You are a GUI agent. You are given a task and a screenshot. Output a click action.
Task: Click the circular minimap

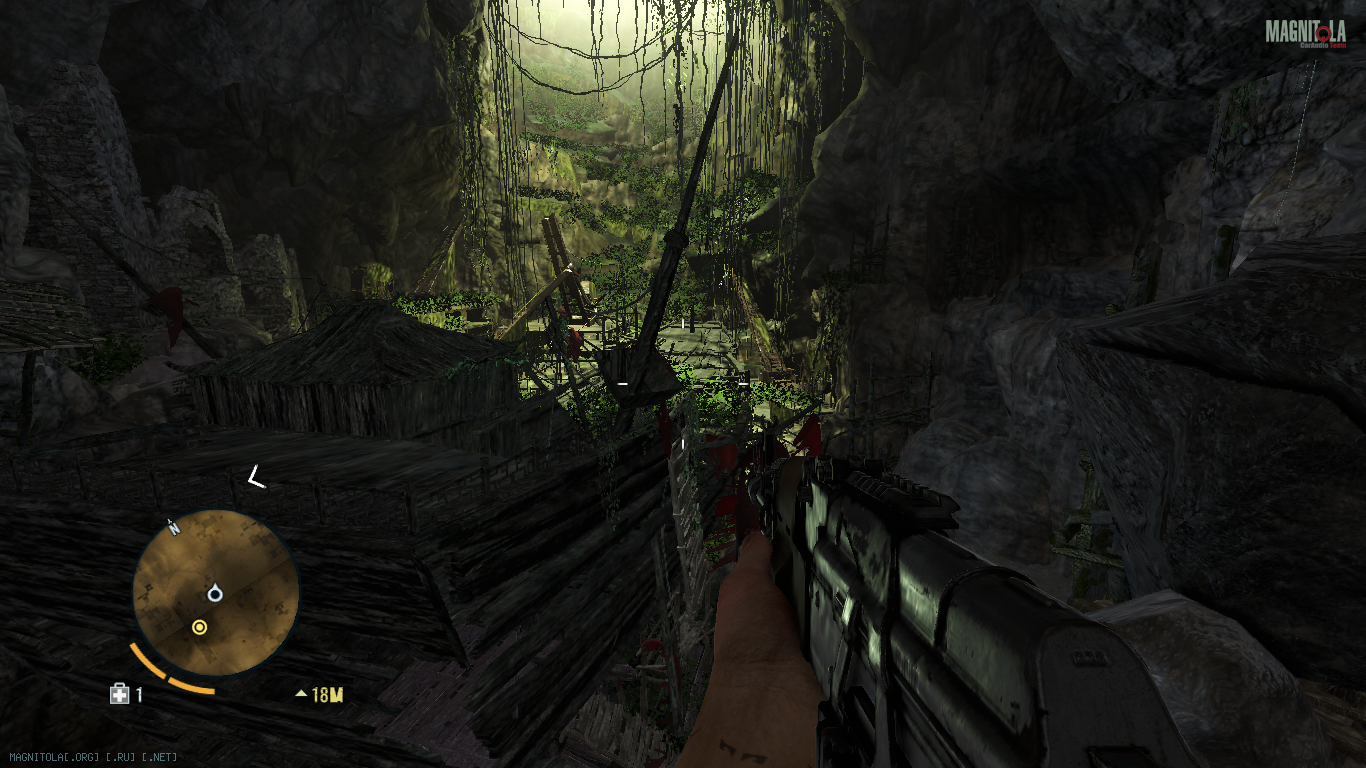click(215, 592)
